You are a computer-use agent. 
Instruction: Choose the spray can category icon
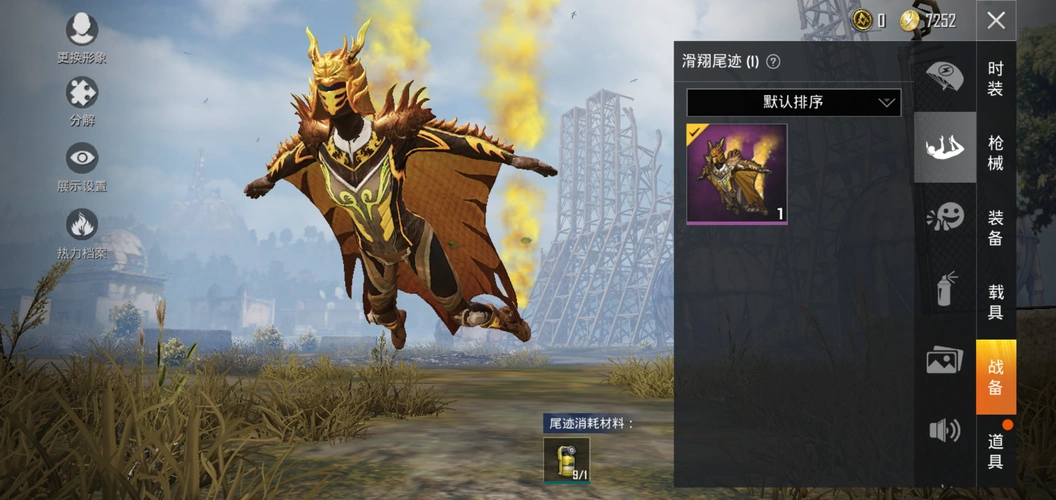point(945,288)
